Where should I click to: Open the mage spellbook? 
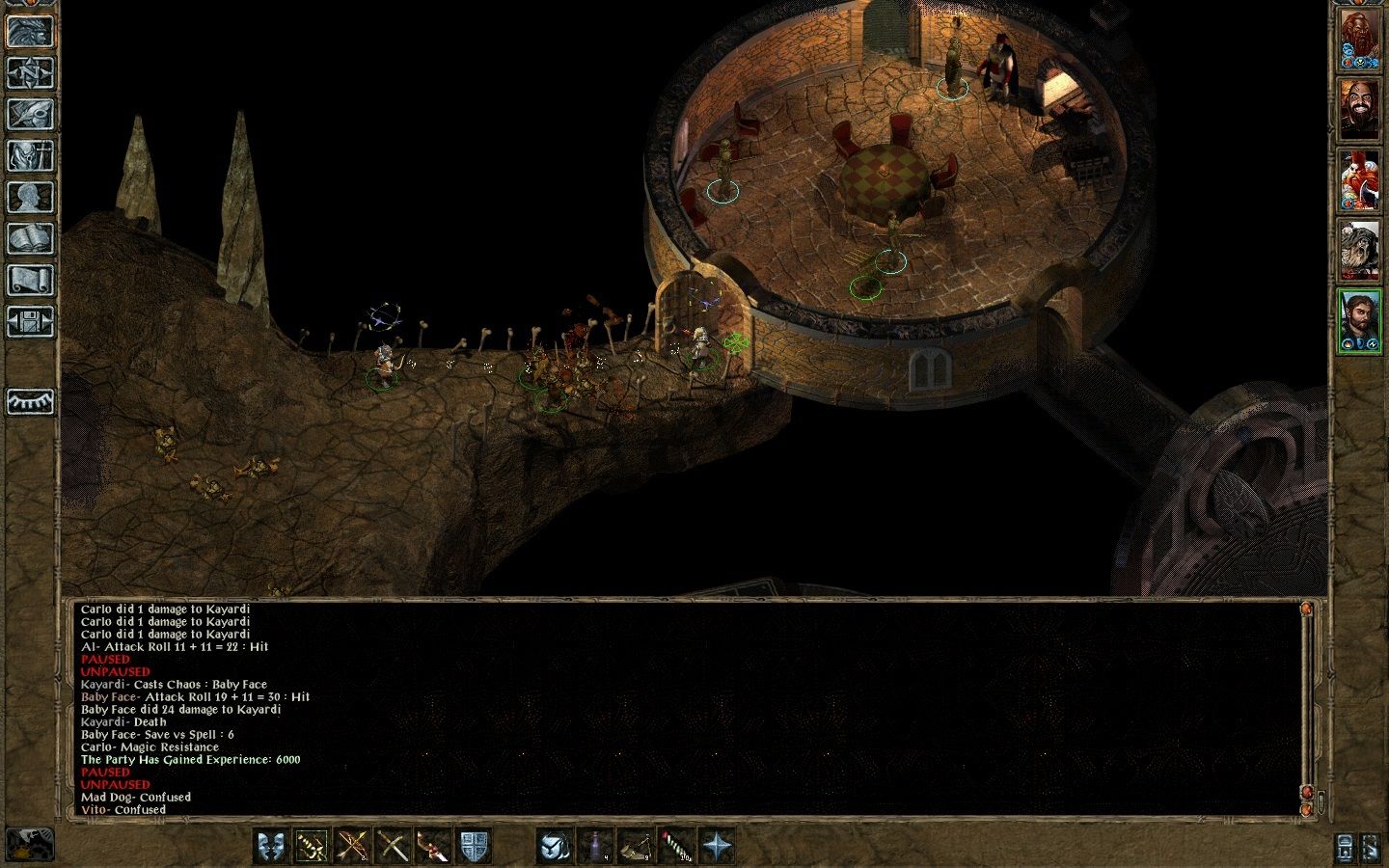(x=30, y=238)
